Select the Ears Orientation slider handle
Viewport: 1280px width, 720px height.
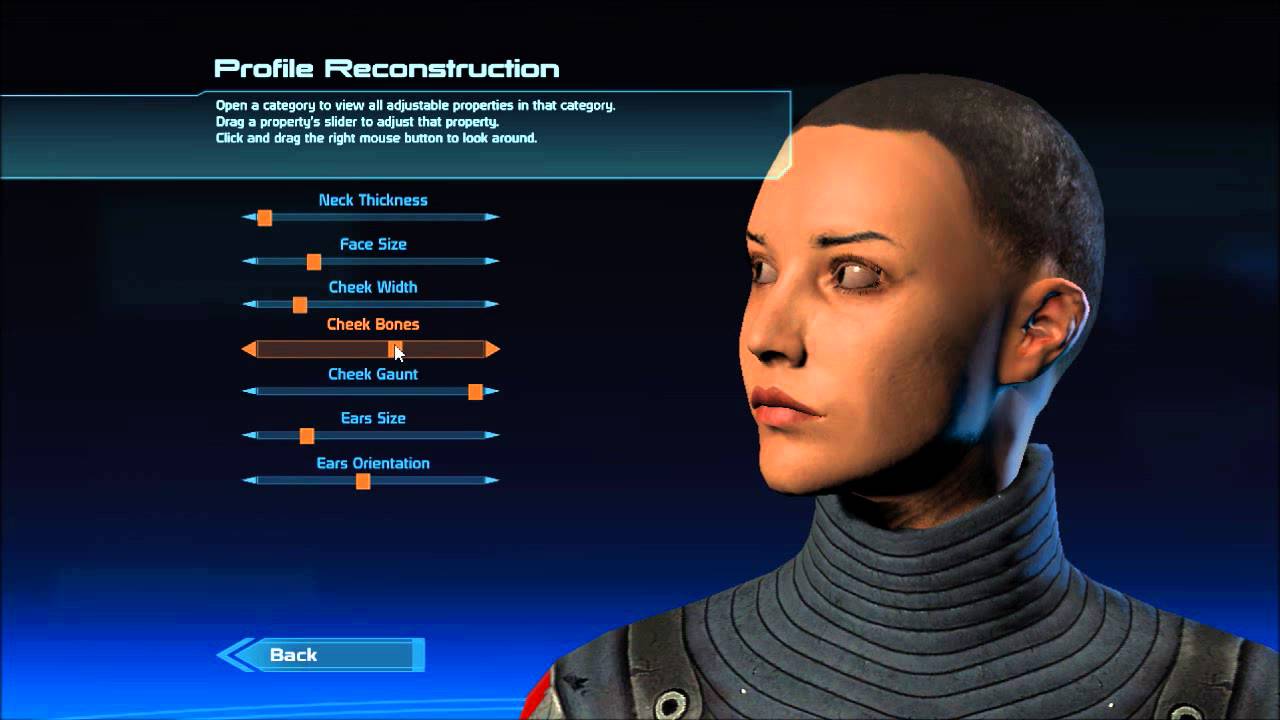(x=363, y=481)
